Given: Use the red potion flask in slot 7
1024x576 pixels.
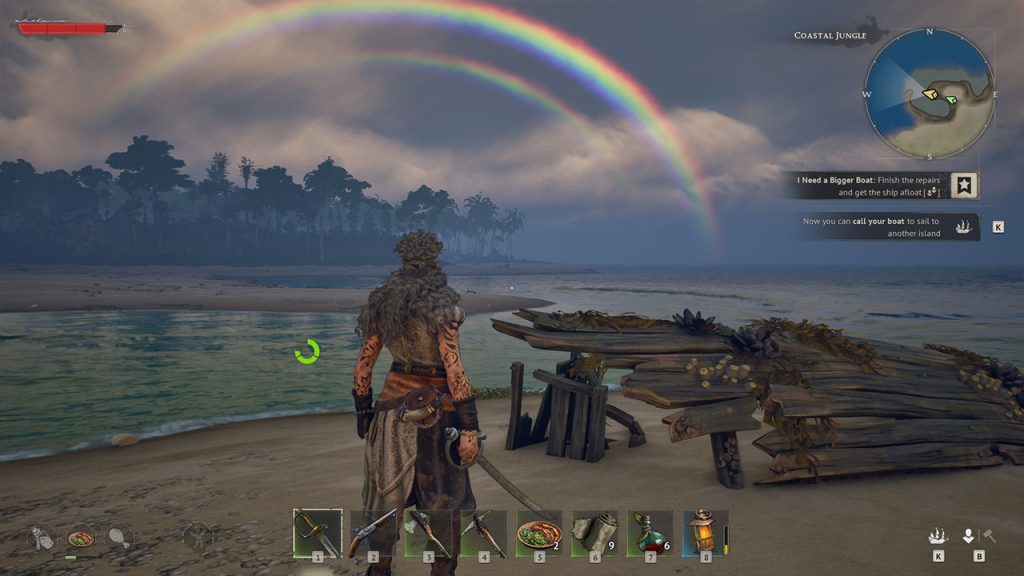Looking at the screenshot, I should tap(651, 532).
